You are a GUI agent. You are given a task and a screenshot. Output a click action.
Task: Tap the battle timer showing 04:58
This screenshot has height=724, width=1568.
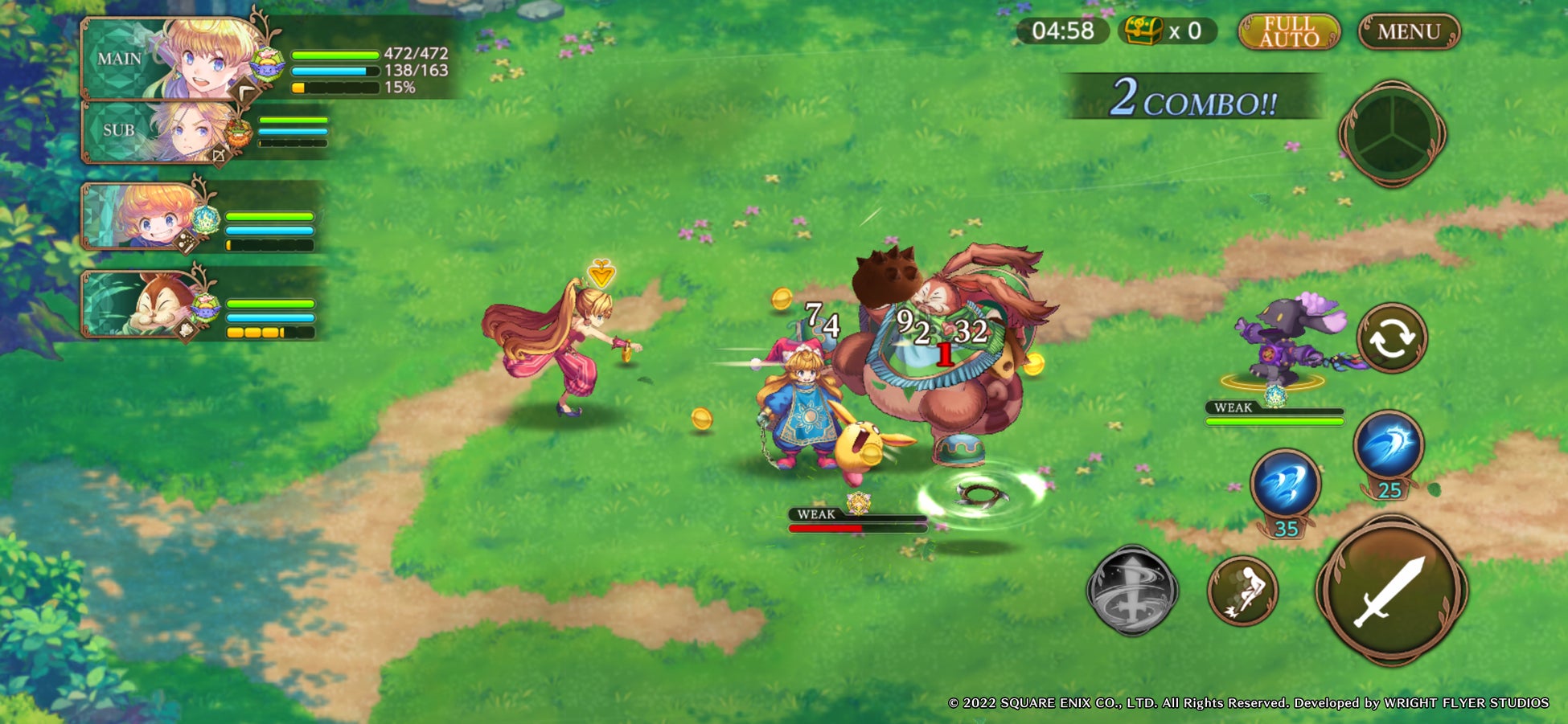1062,31
